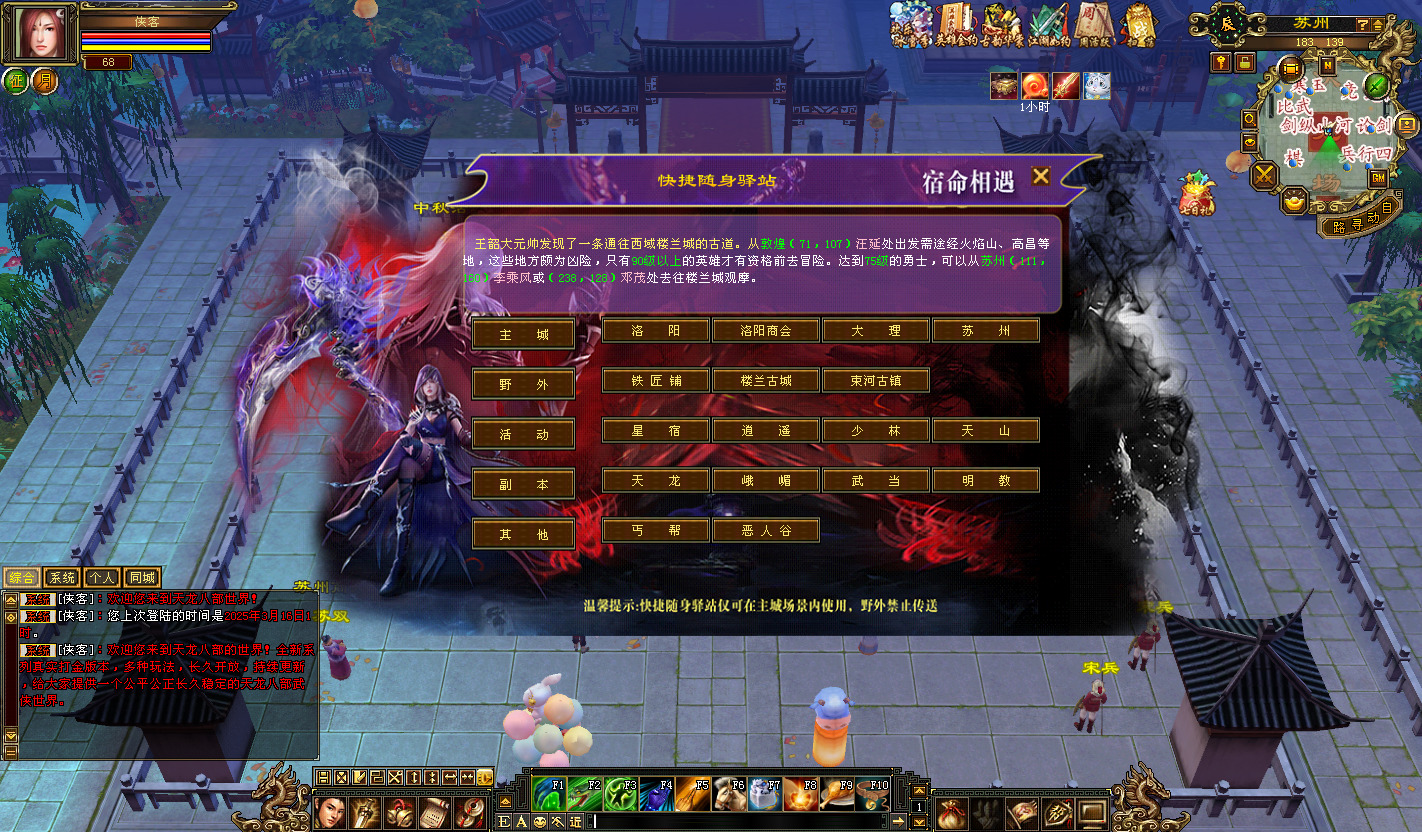Click the emoji face icon beside chat input
The image size is (1422, 832).
(x=539, y=822)
